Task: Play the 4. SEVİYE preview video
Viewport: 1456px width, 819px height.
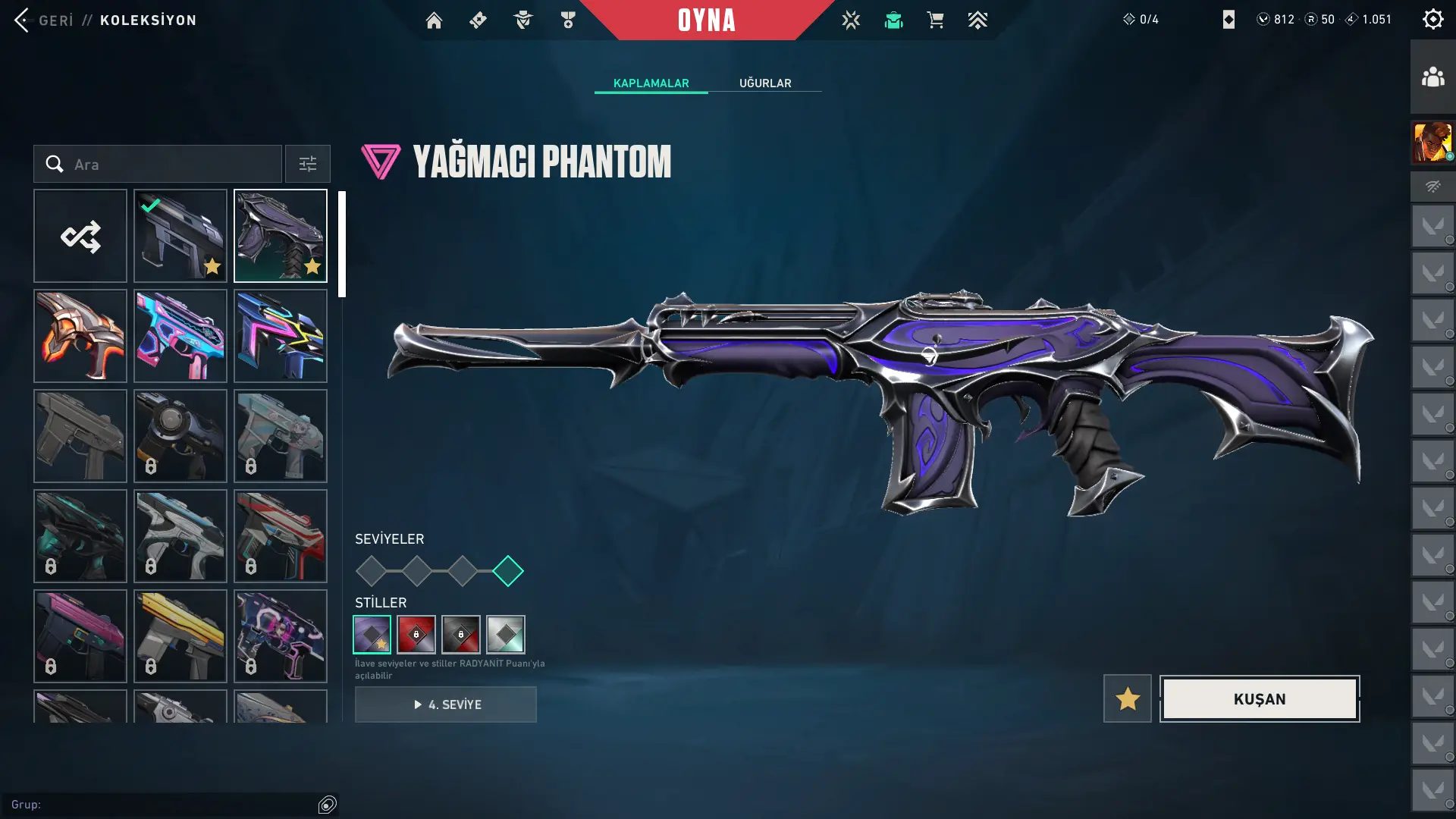Action: tap(446, 704)
